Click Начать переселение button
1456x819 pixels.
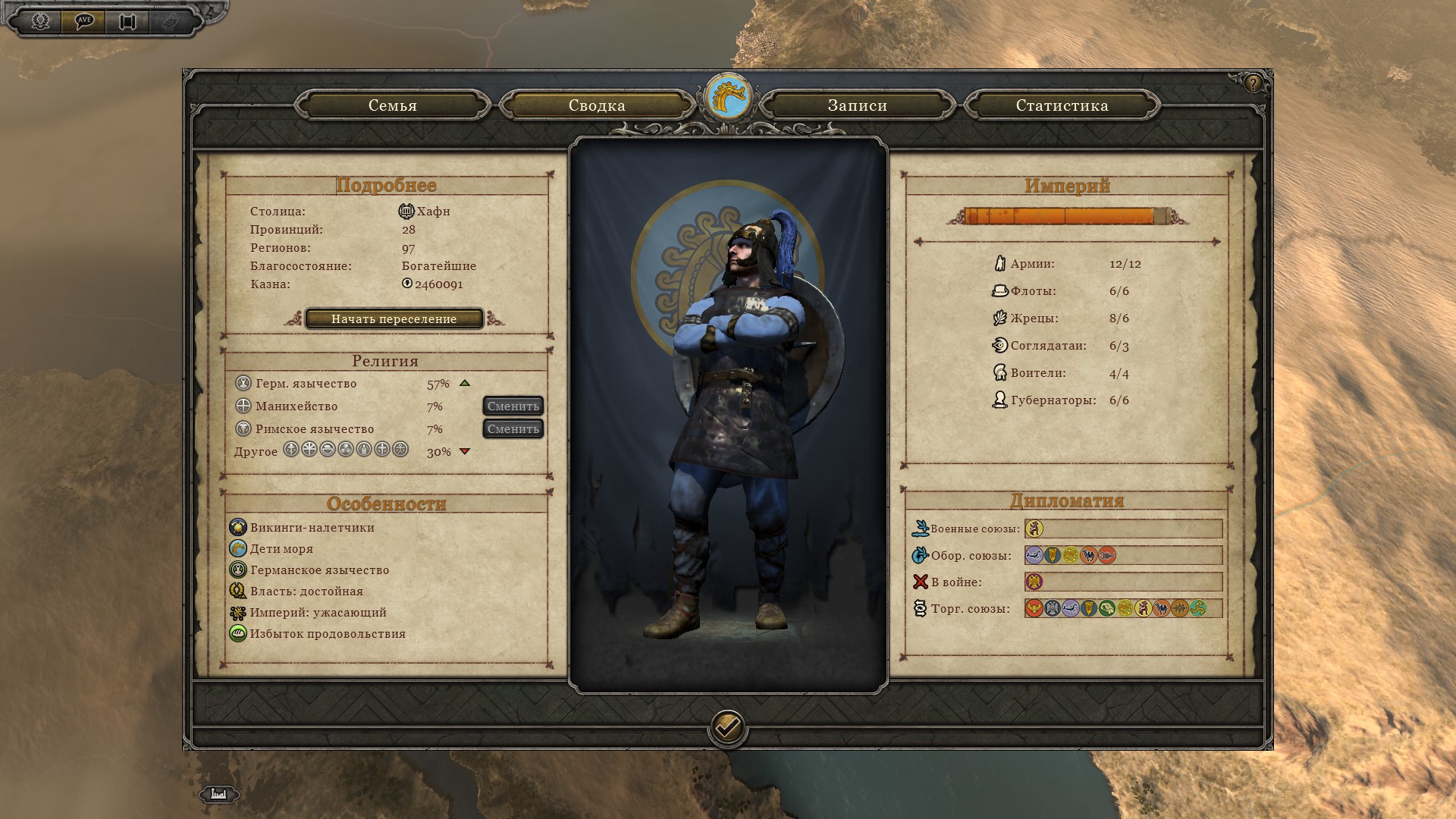394,319
